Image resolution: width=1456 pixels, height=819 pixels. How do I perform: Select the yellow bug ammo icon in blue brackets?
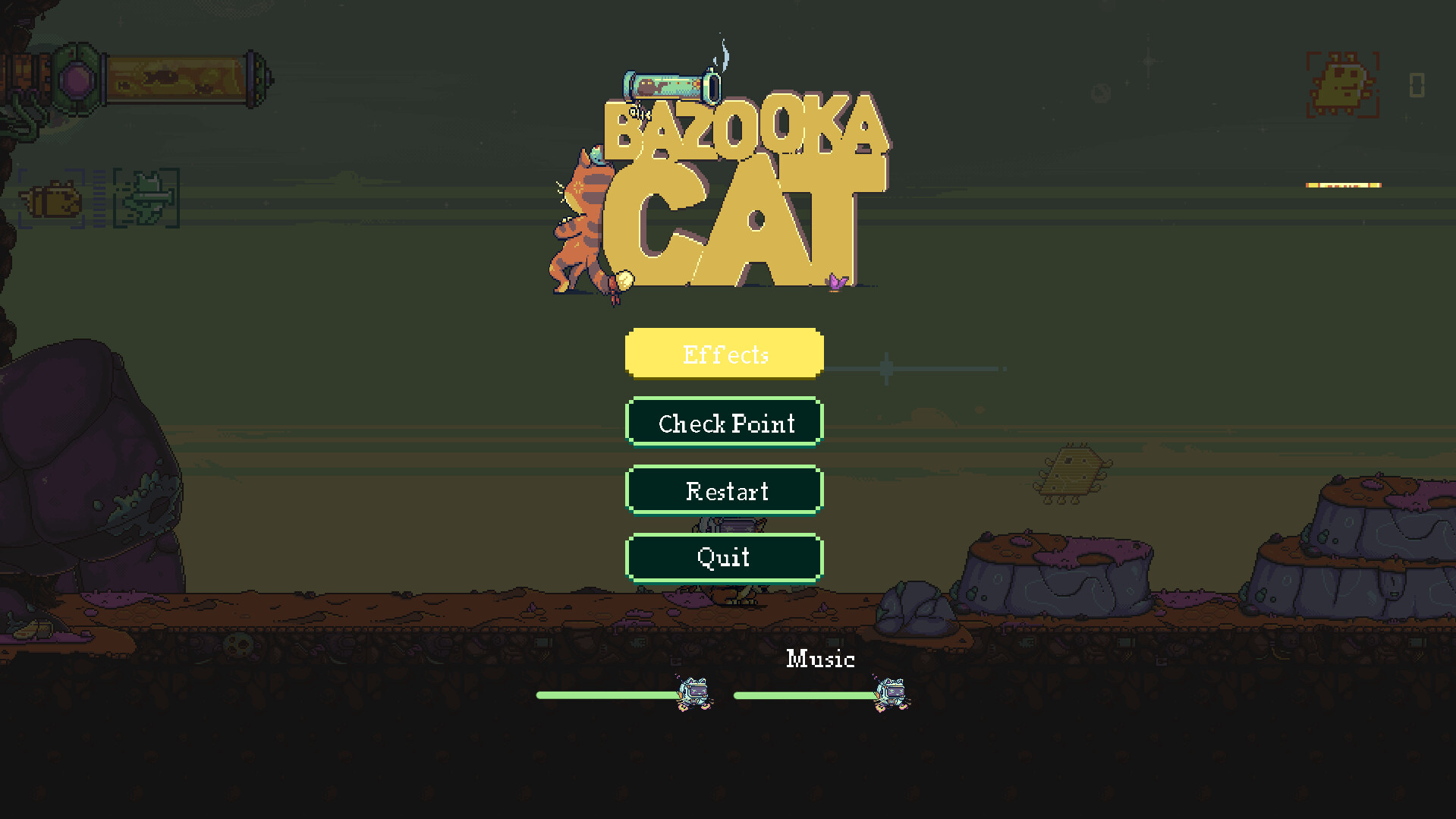(53, 199)
